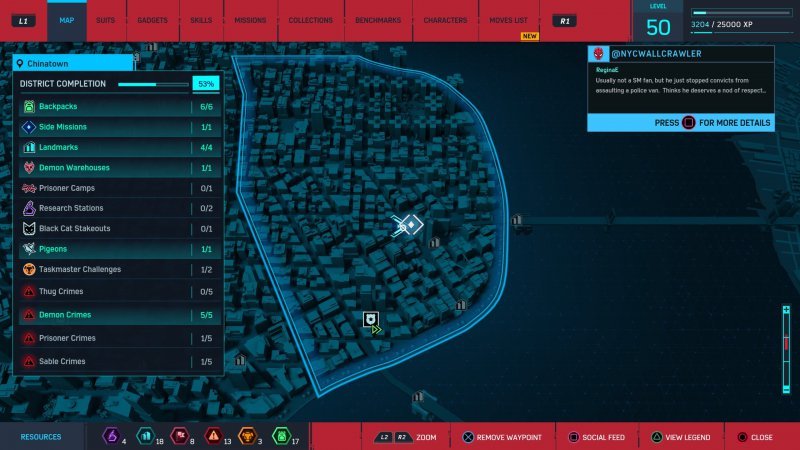800x450 pixels.
Task: Select the Demon Warehouses row
Action: (x=117, y=168)
